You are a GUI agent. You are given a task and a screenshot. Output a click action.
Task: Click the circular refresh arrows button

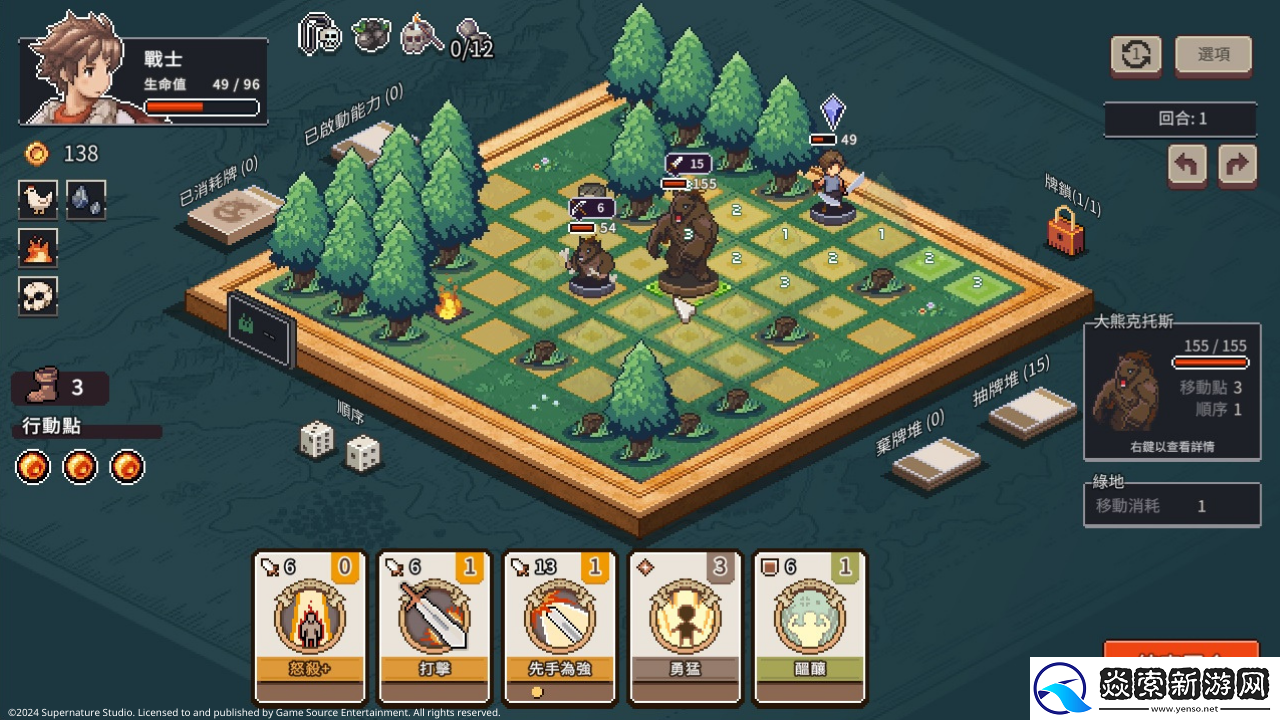coord(1136,55)
